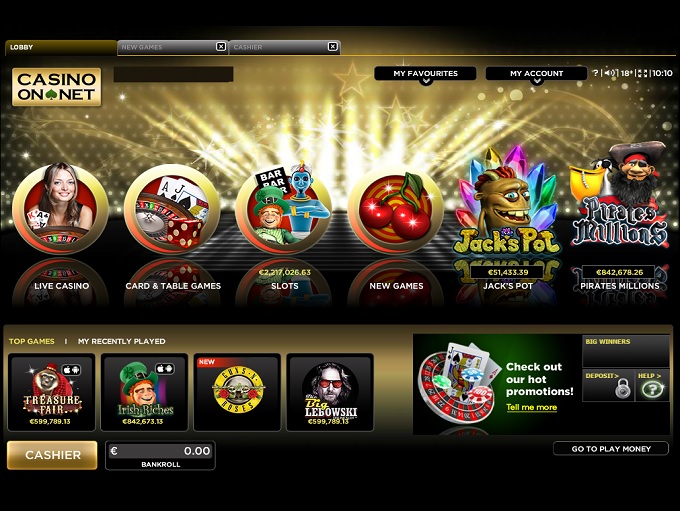
Task: Click the gold Cashier button
Action: point(52,455)
